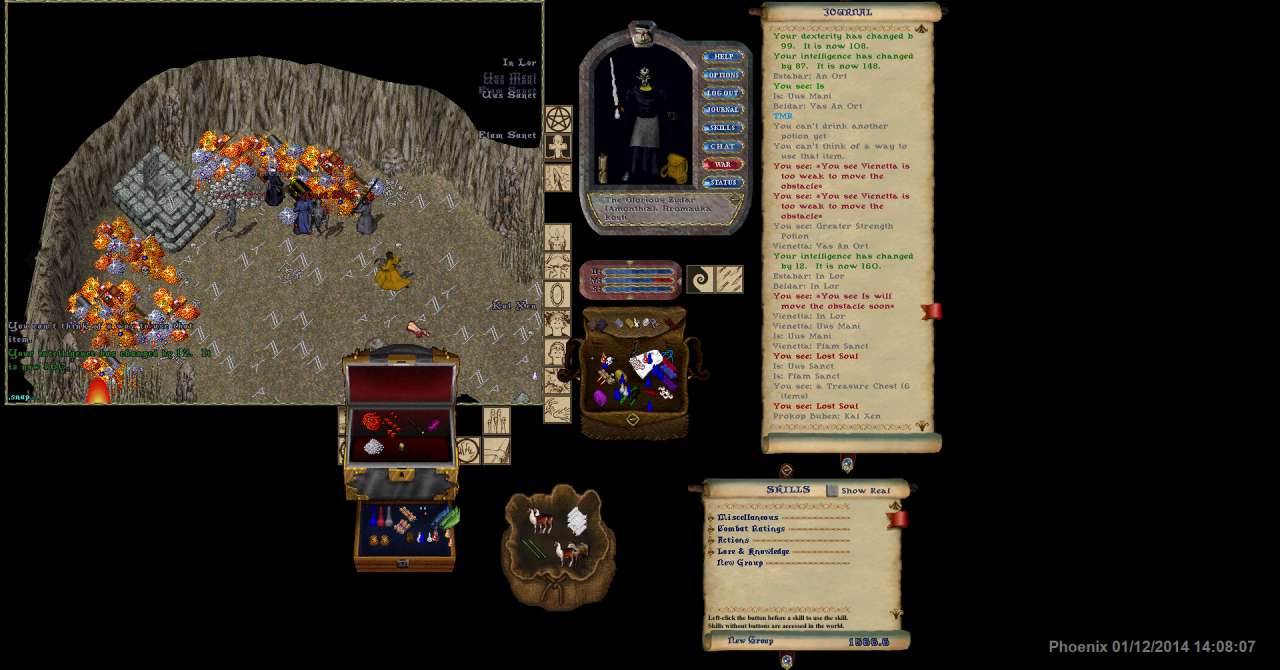Open the Options button on paperdoll

tap(722, 75)
